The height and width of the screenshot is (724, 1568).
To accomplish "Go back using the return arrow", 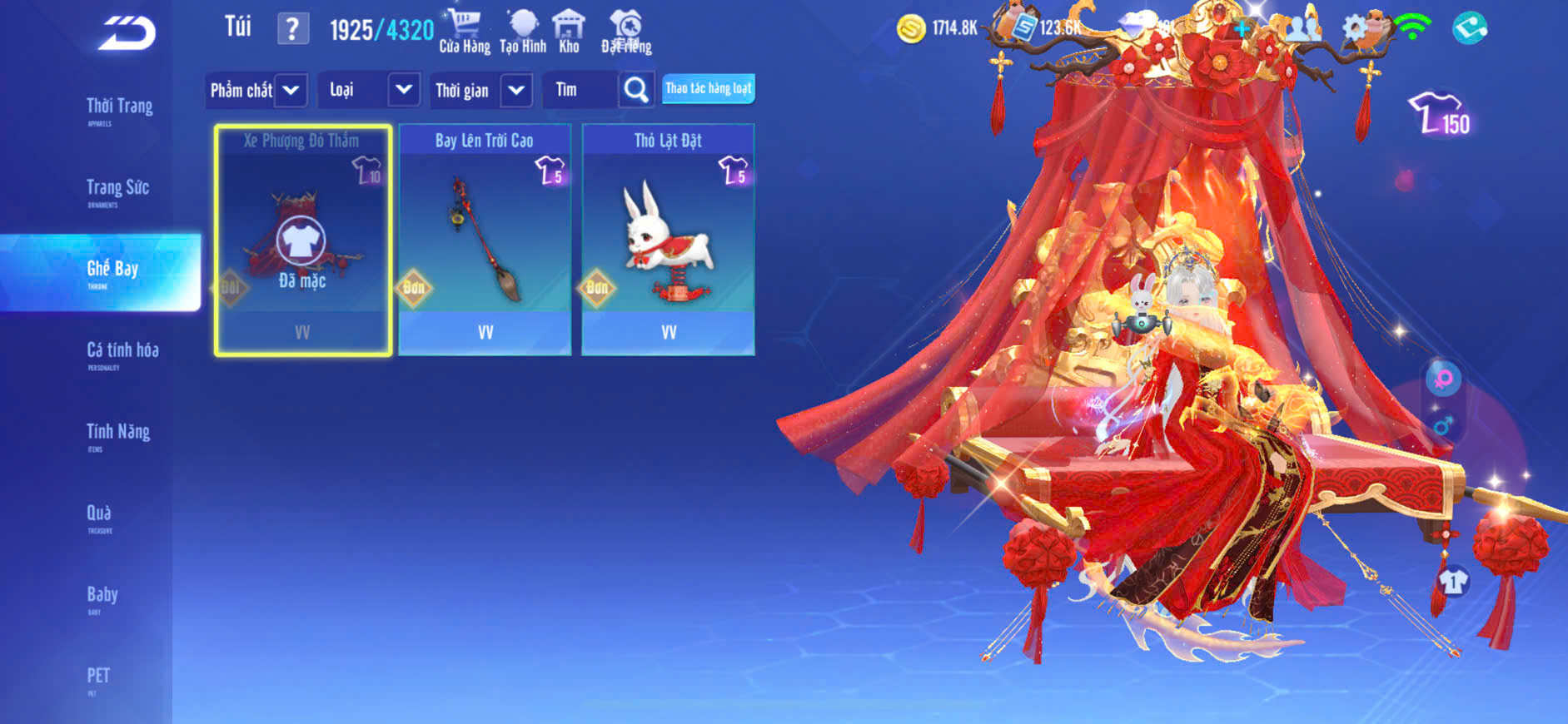I will click(127, 33).
